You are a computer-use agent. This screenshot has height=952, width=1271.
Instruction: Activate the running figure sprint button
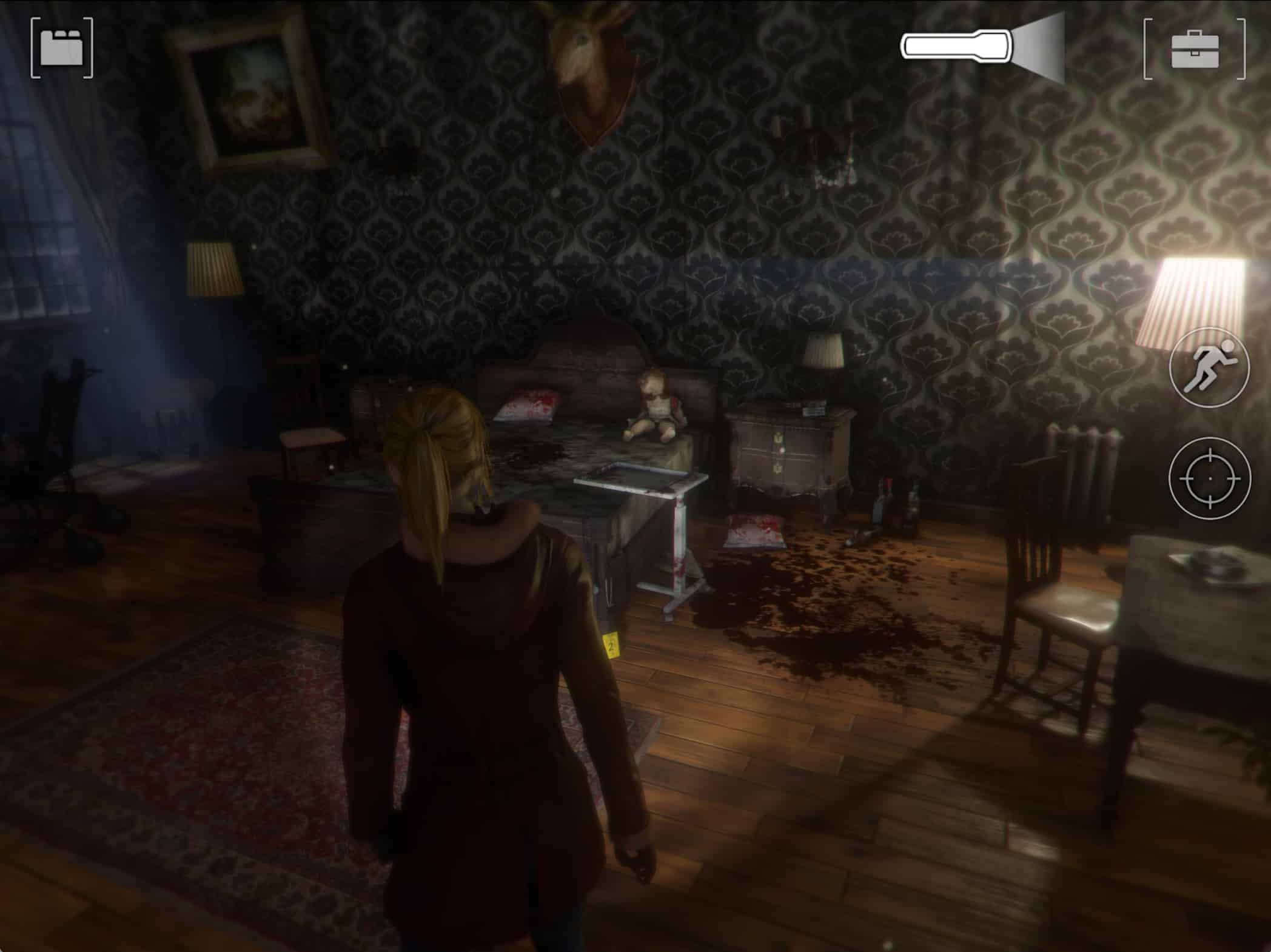1209,367
